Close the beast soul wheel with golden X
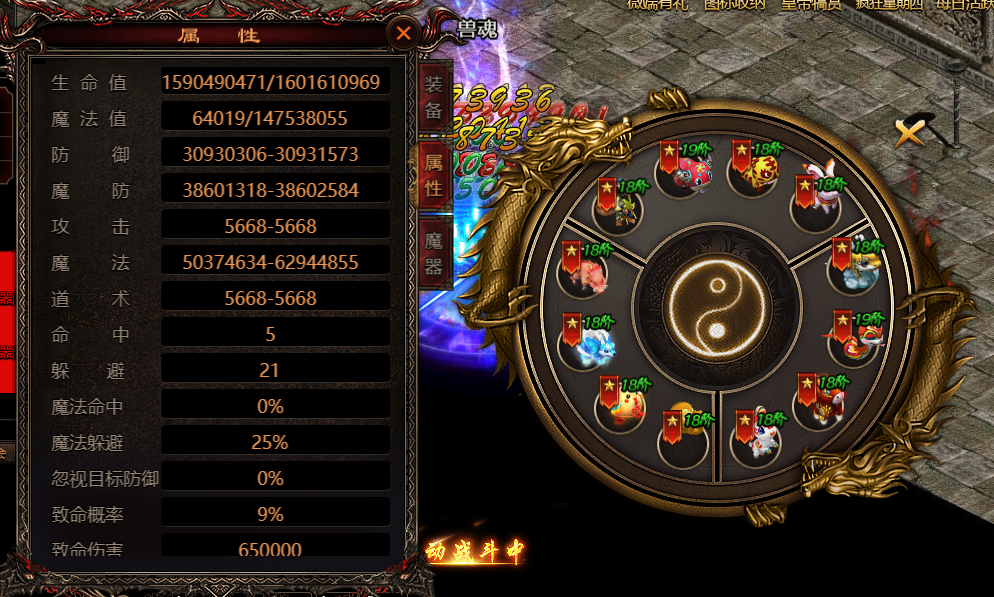The height and width of the screenshot is (597, 994). click(910, 131)
